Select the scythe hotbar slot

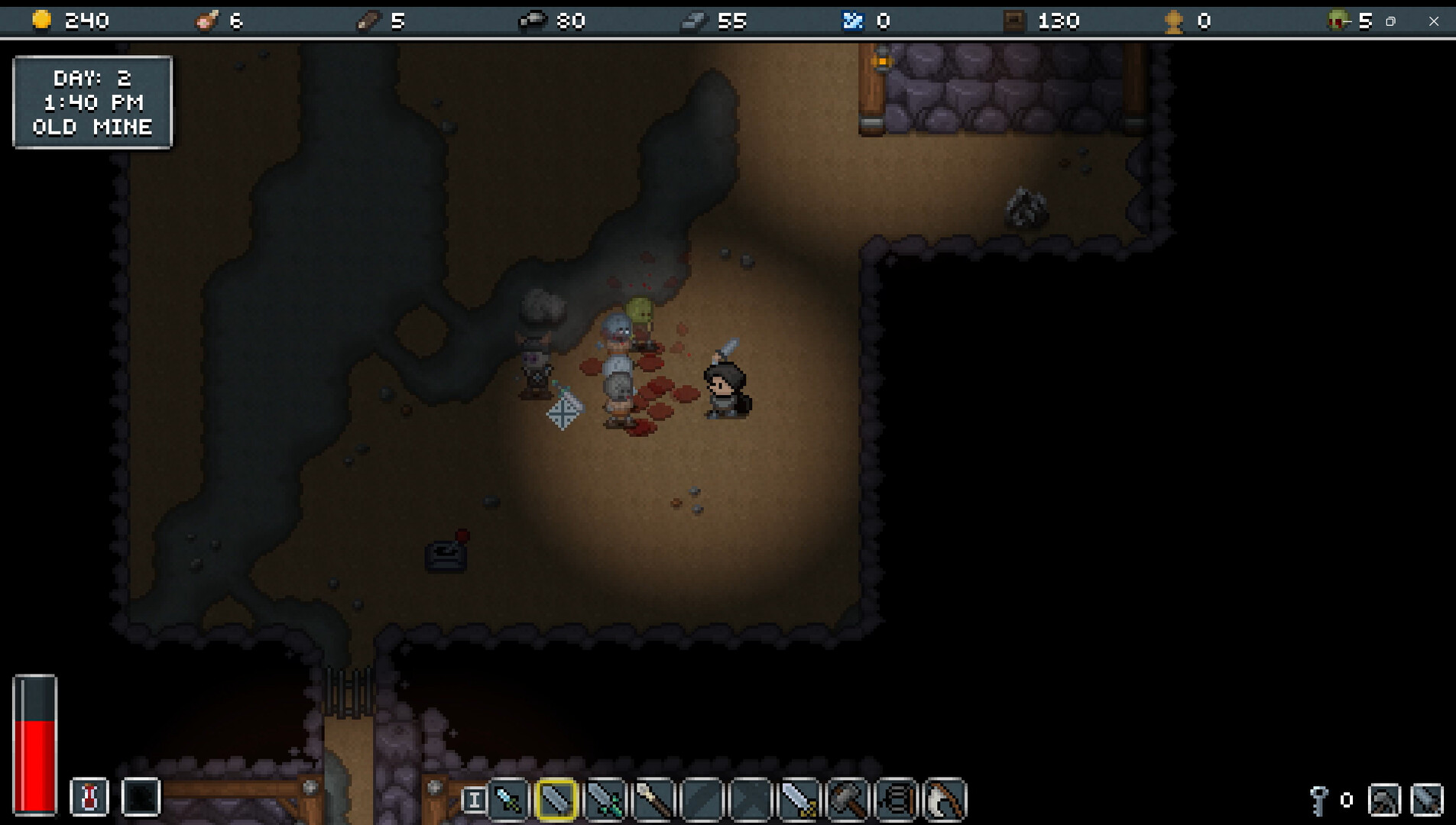[945, 799]
